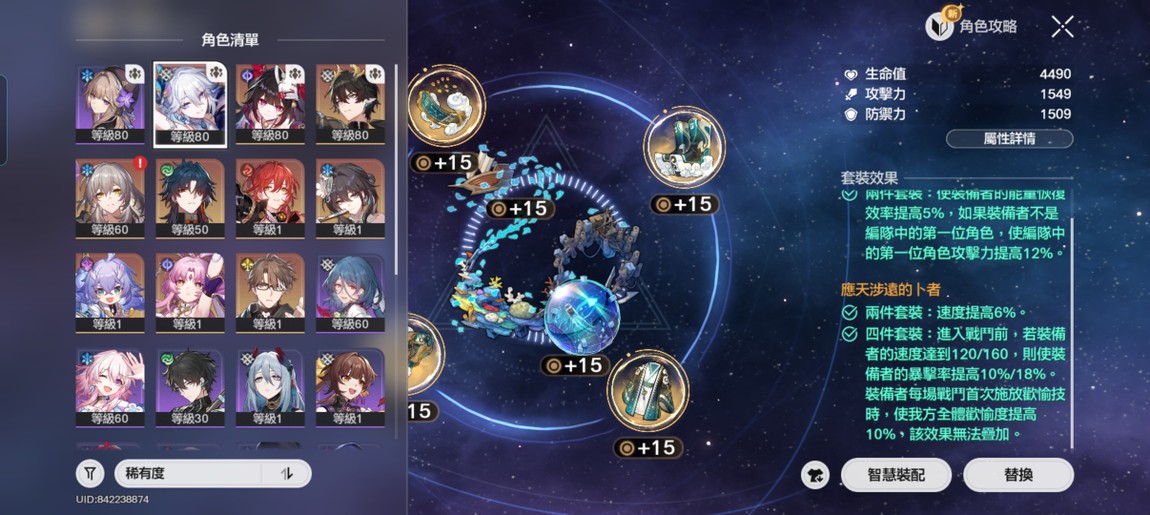Select grey-haired character with red alert badge
1150x515 pixels.
coord(110,197)
